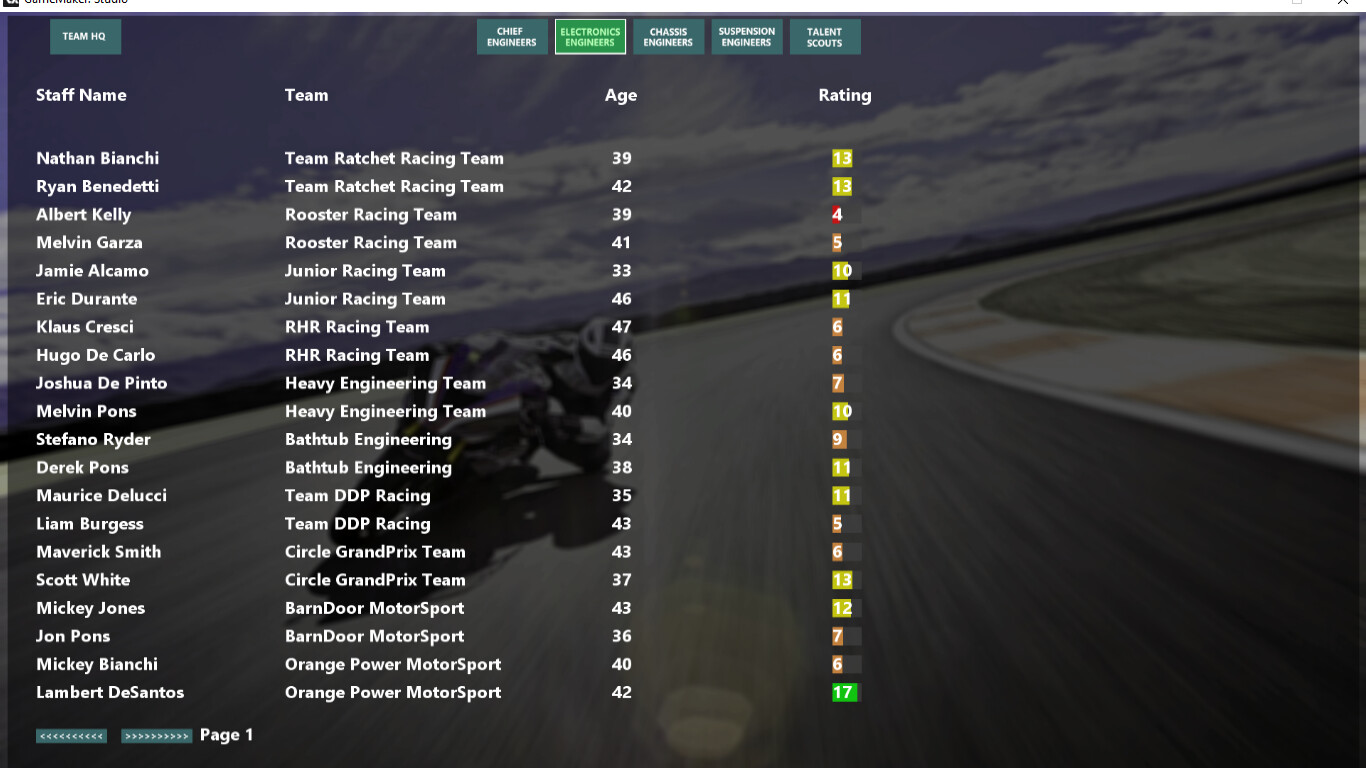
Task: Click the GameMaker: Studio title bar icon
Action: point(10,3)
